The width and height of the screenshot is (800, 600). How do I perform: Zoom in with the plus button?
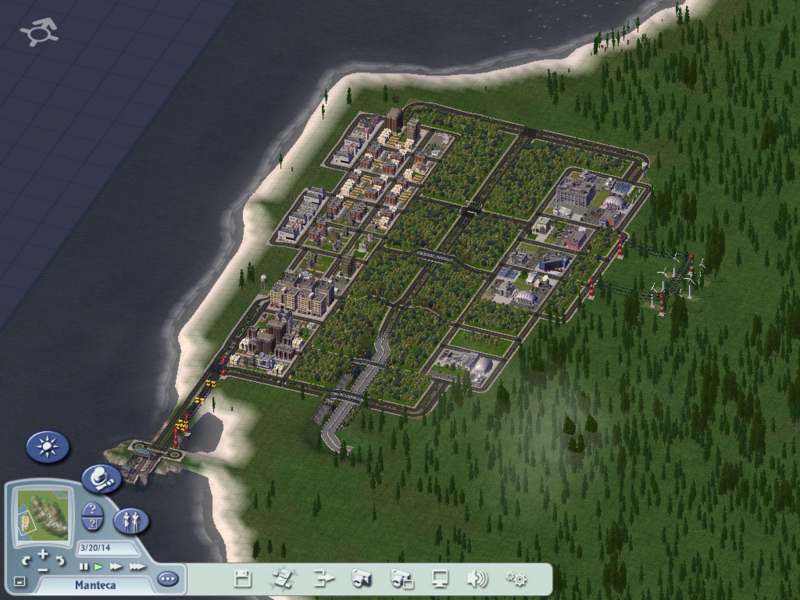pos(43,553)
